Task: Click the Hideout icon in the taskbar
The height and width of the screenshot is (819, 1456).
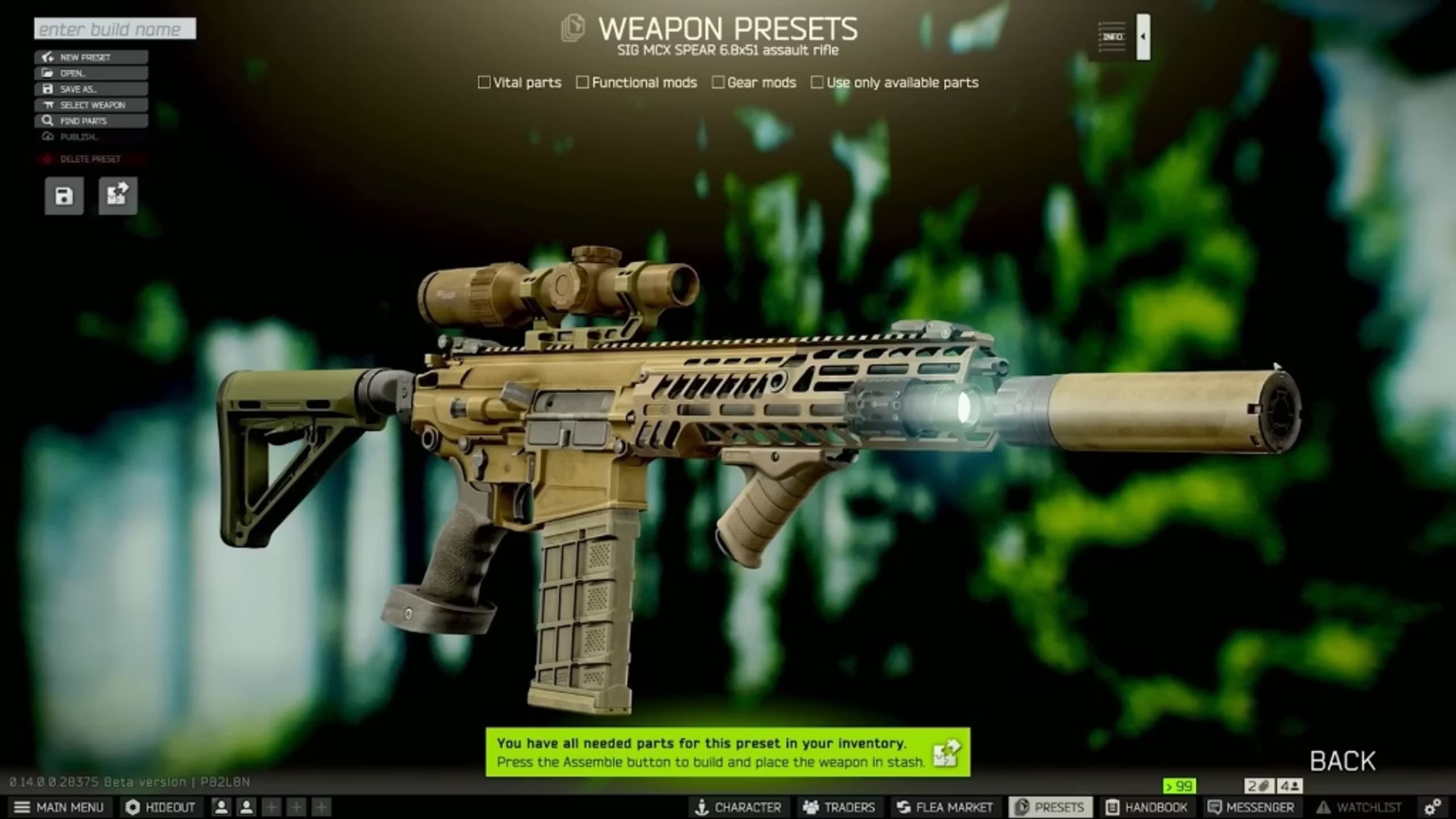Action: (131, 807)
